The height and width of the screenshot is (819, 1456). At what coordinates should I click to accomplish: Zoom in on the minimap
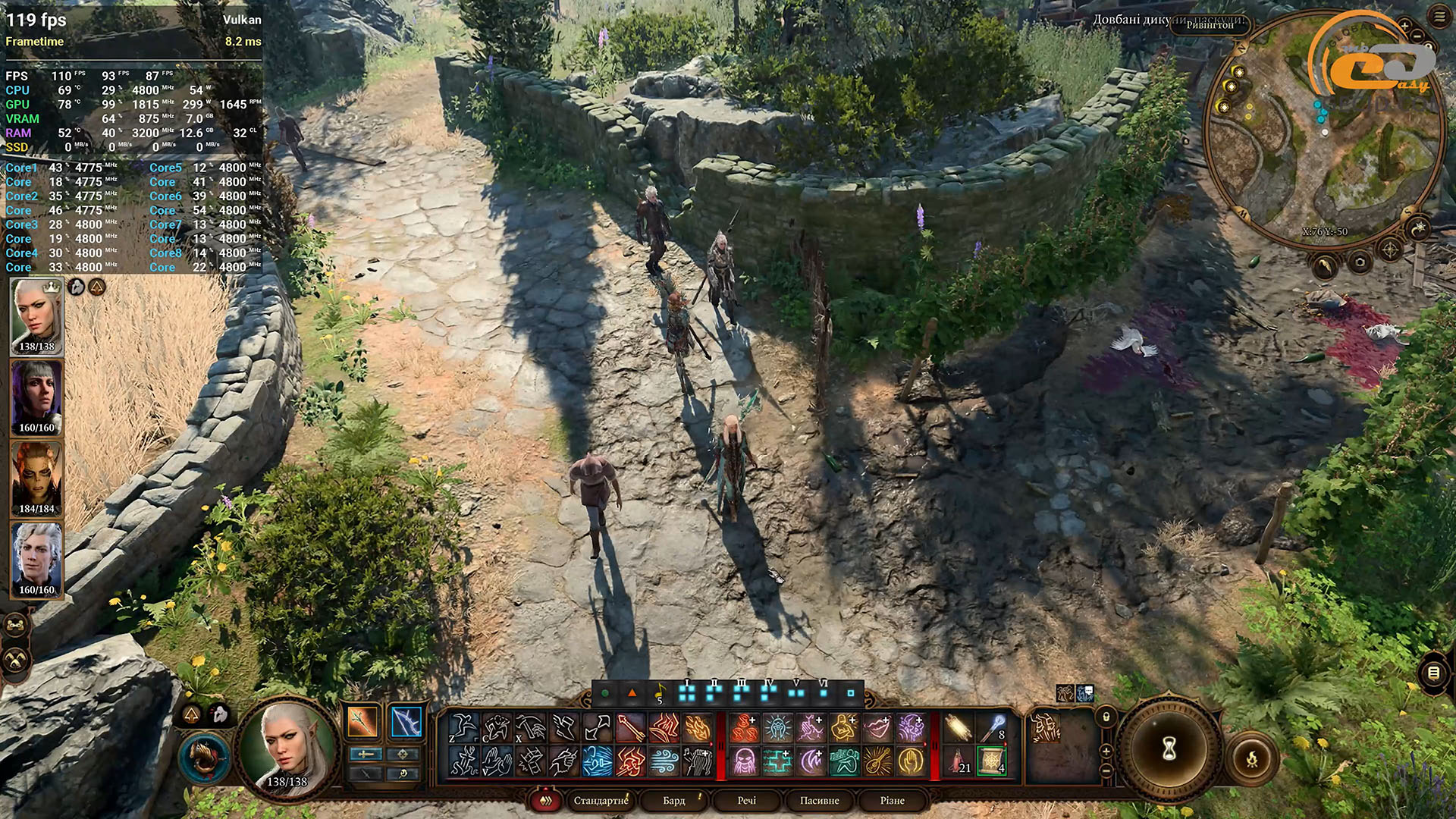(x=1404, y=26)
